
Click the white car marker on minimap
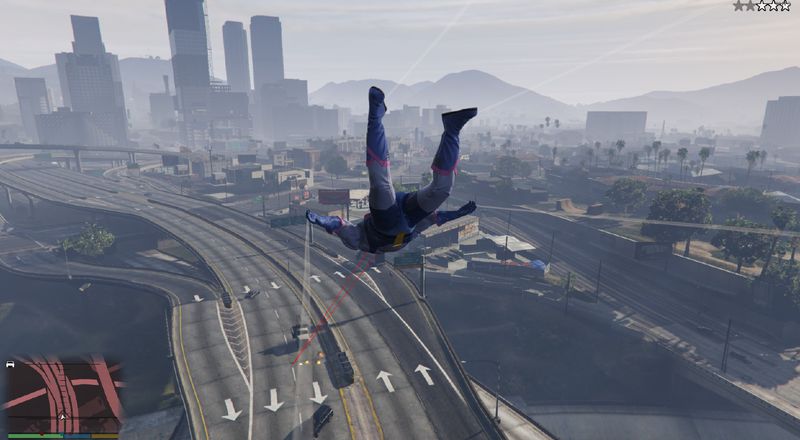pos(10,365)
